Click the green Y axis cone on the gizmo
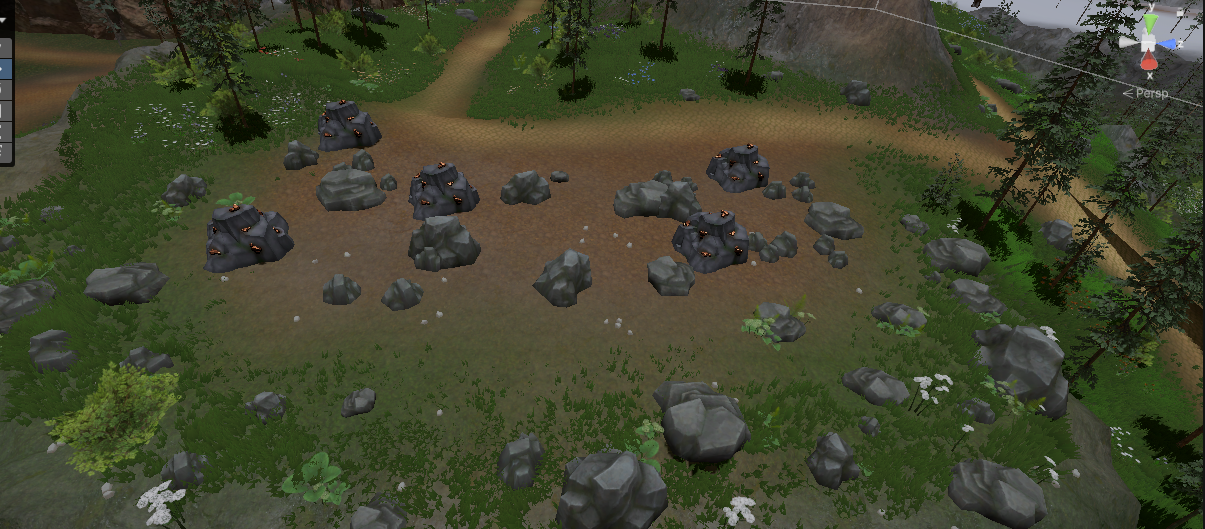 (x=1151, y=22)
